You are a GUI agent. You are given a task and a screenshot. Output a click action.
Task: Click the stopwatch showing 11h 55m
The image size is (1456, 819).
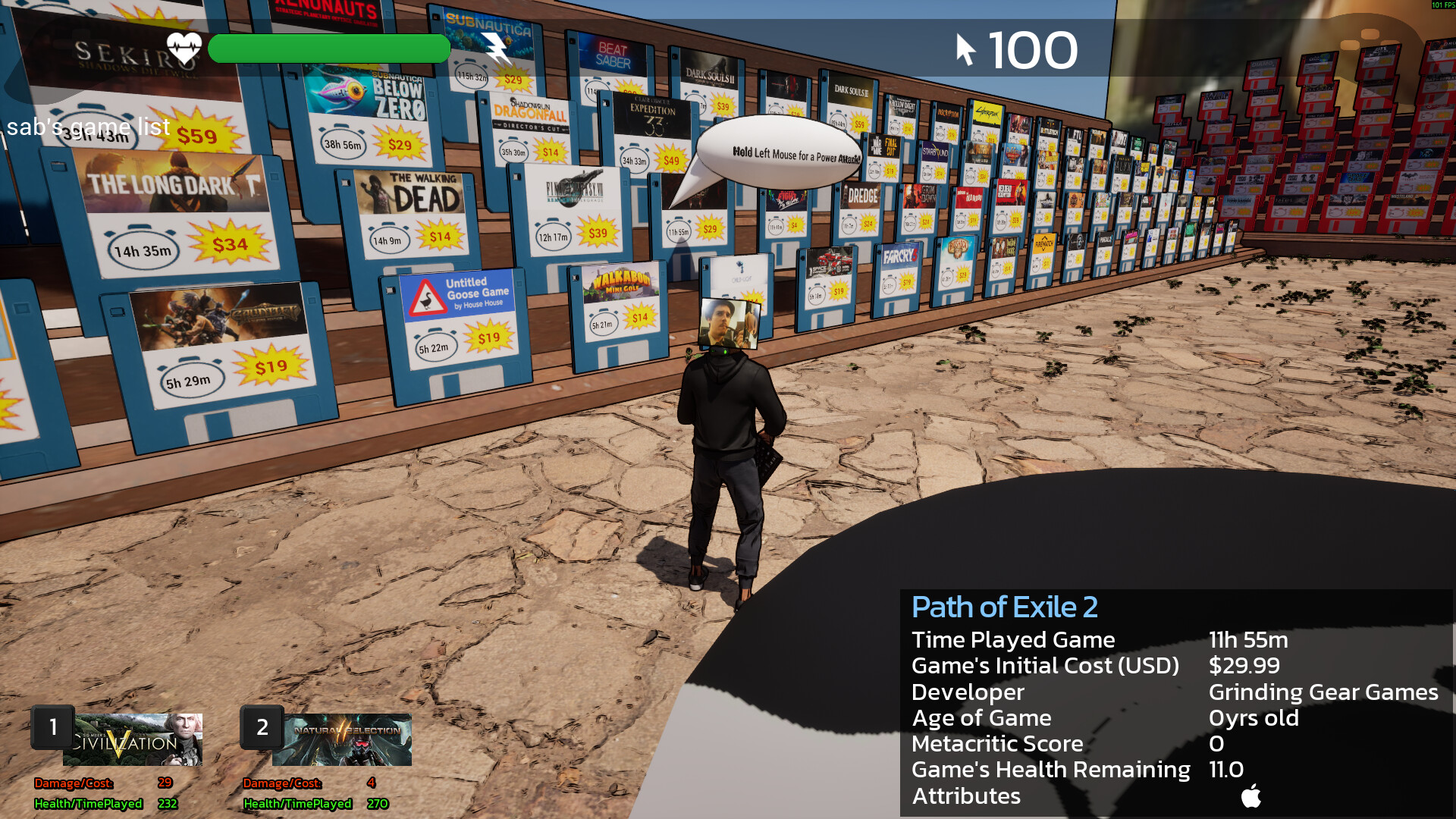[677, 232]
